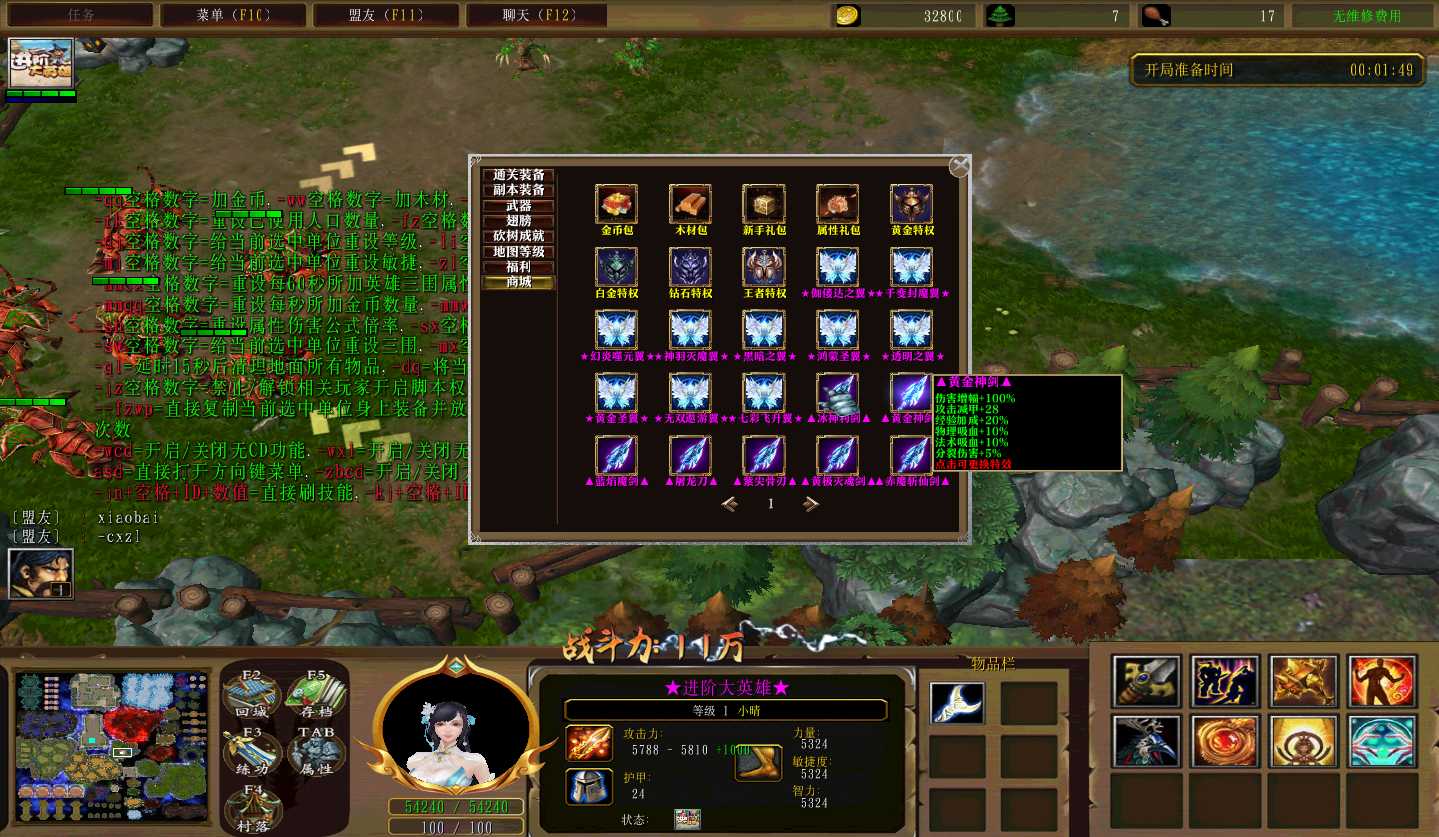This screenshot has width=1439, height=837.
Task: Select the 翅膀 wings category
Action: pyautogui.click(x=519, y=221)
